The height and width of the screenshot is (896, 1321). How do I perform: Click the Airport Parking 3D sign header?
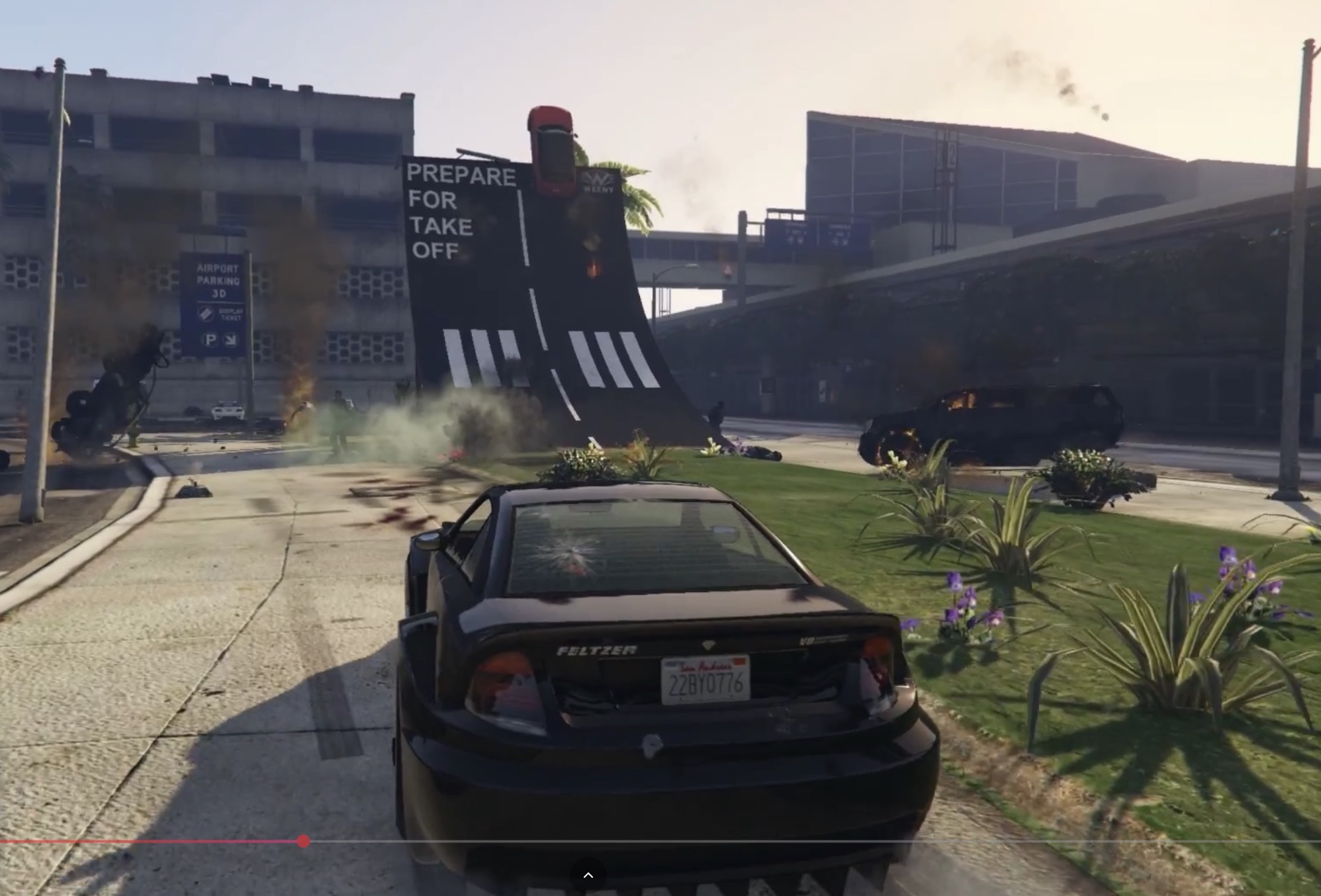(218, 280)
